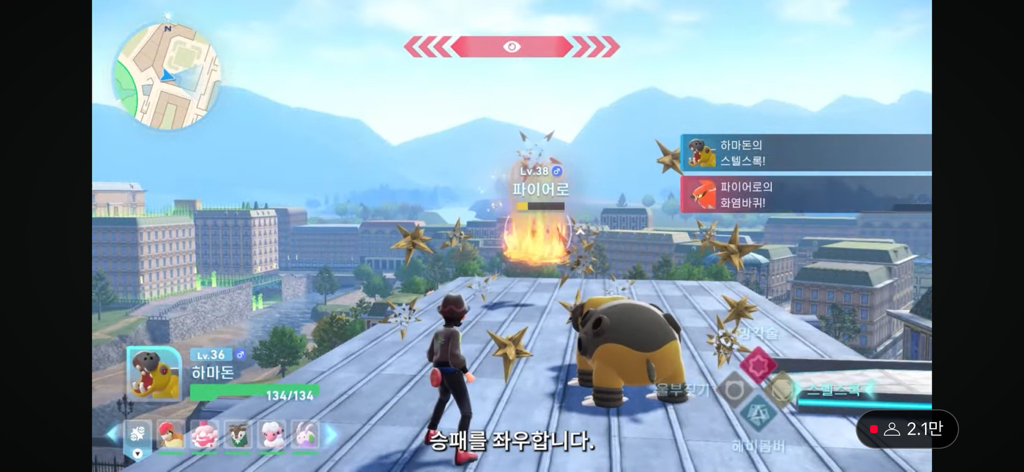This screenshot has height=472, width=1024.
Task: Use the teal 헤비봄버 move
Action: click(x=757, y=412)
